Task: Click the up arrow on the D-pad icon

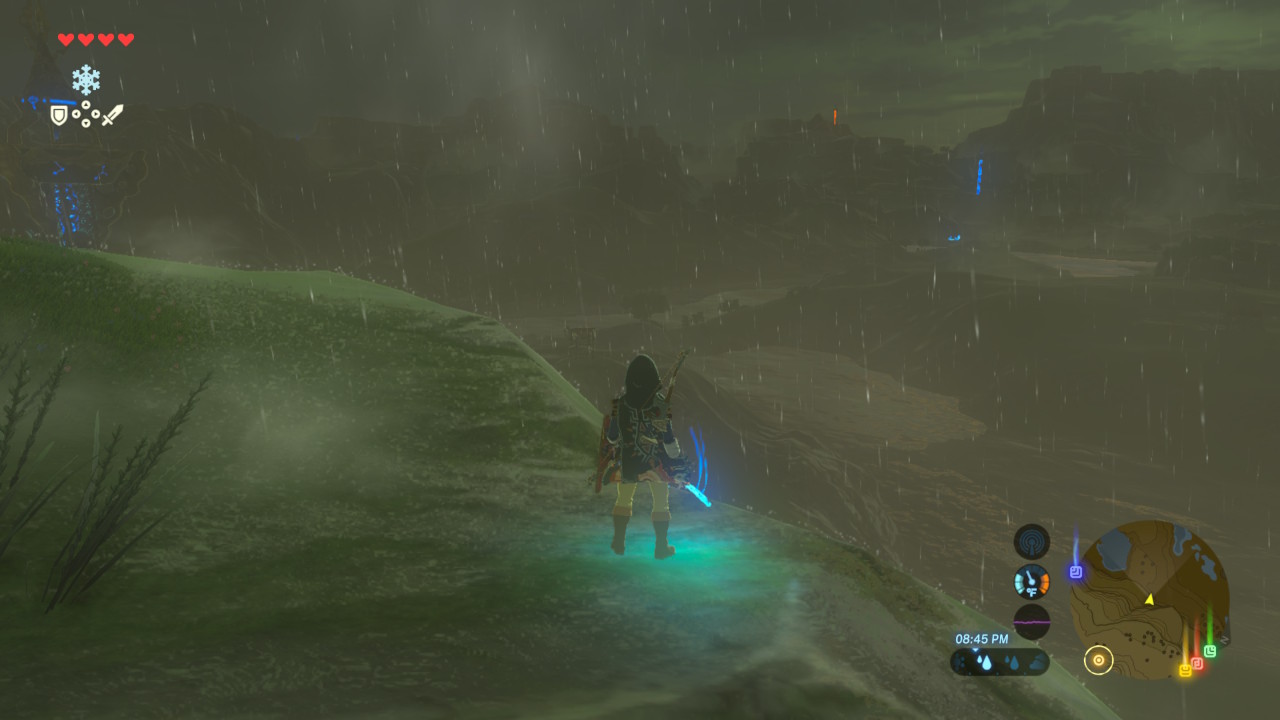Action: (86, 105)
